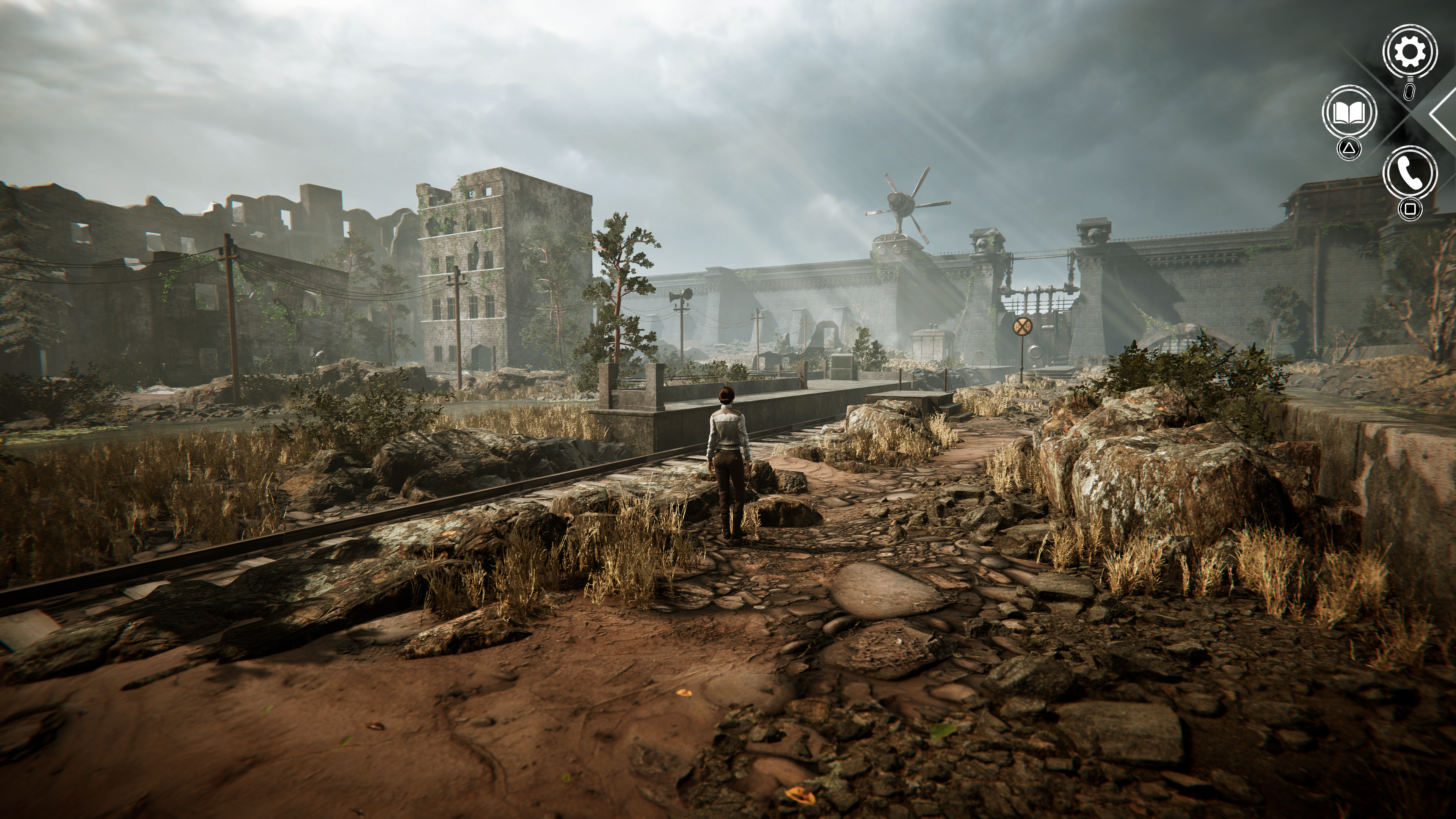This screenshot has width=1456, height=819.
Task: Use the phone handset icon
Action: (x=1410, y=173)
